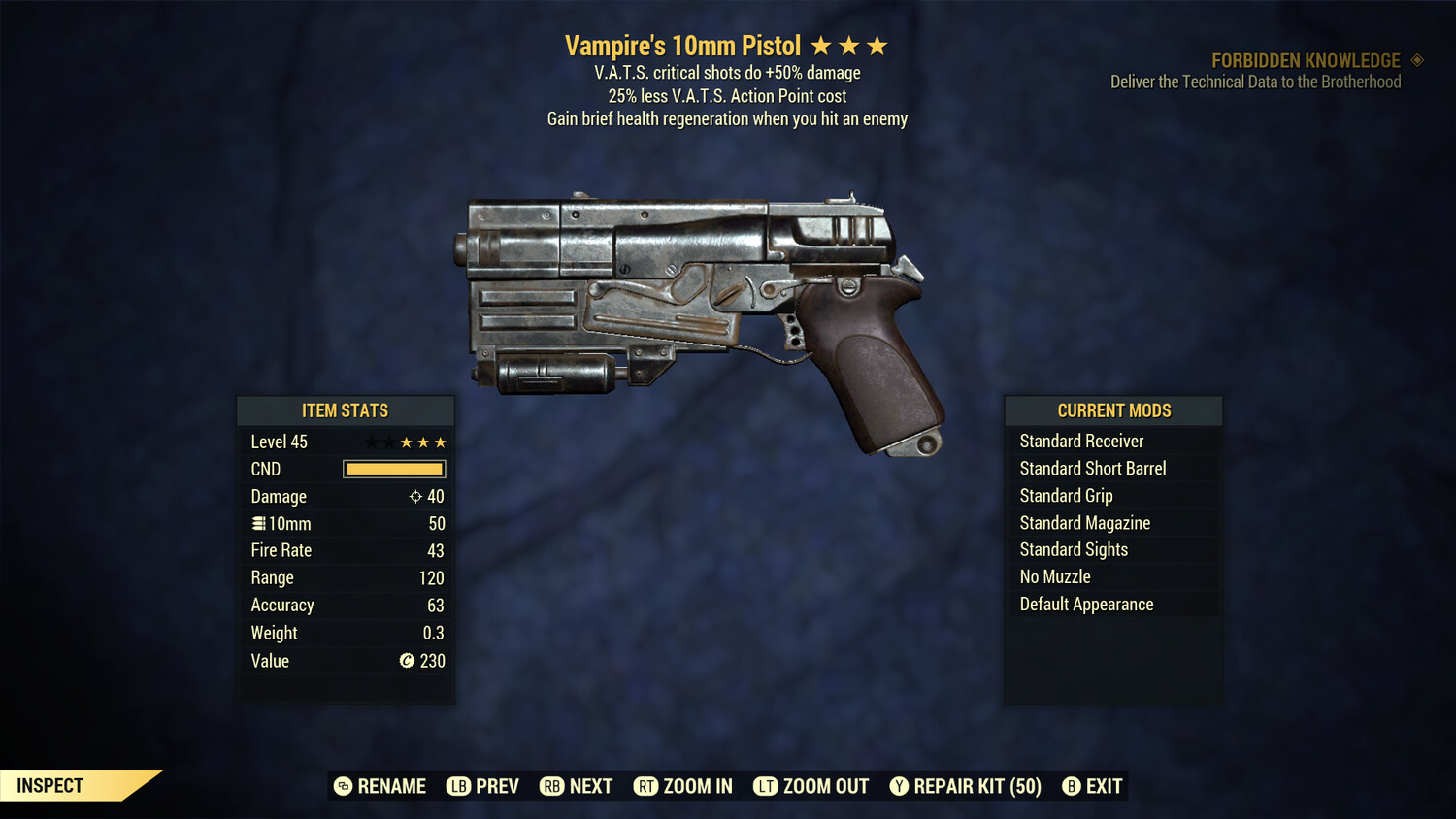This screenshot has width=1456, height=819.
Task: Select the Inspect label banner
Action: 49,785
